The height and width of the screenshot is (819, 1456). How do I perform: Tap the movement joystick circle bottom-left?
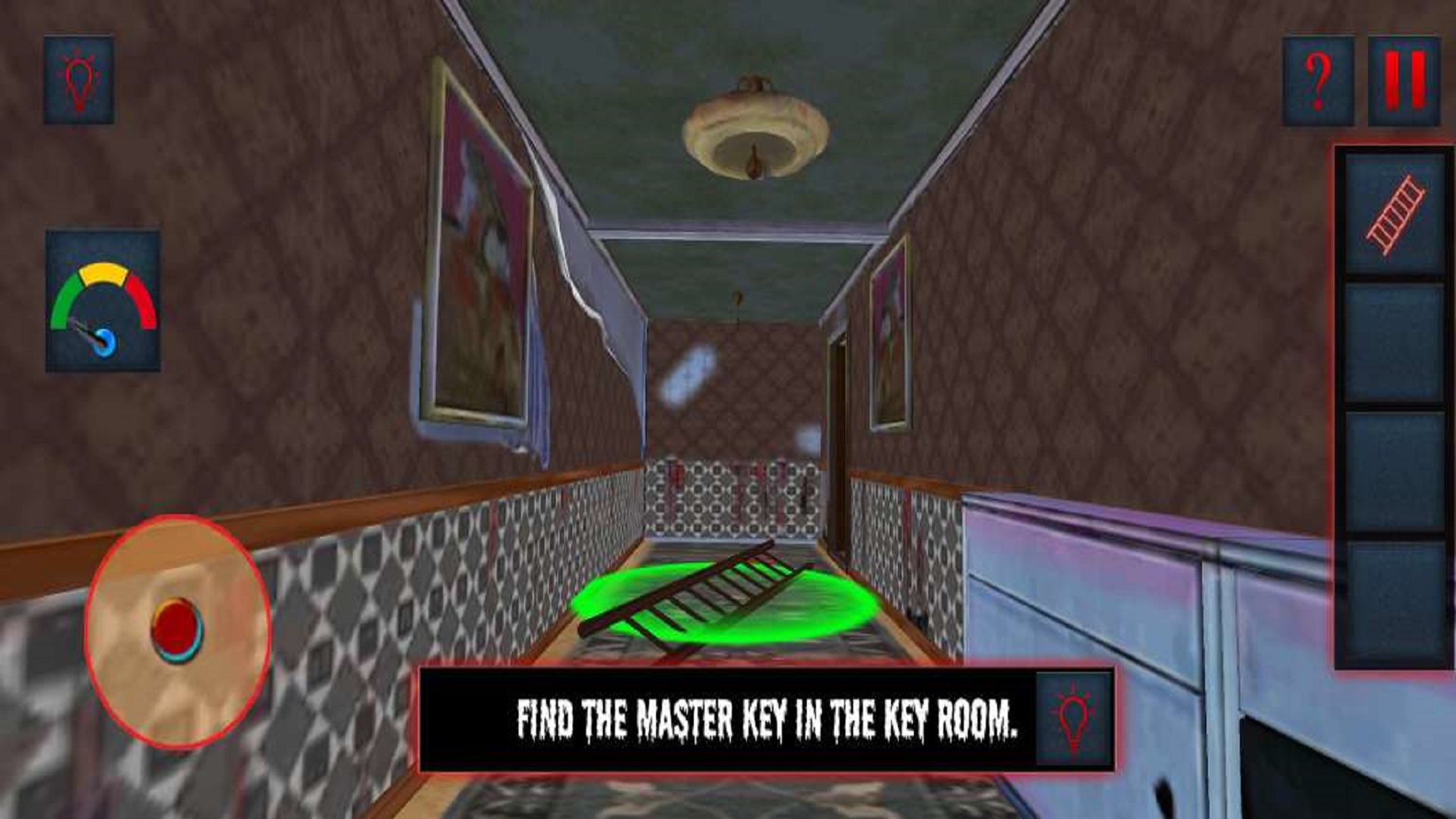click(x=178, y=629)
